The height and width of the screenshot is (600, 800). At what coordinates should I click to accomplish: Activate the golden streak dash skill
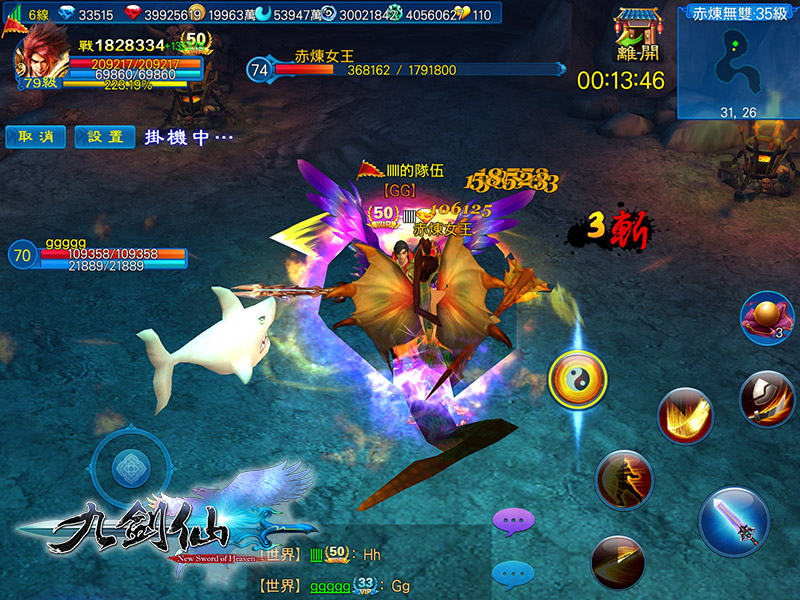(x=617, y=561)
